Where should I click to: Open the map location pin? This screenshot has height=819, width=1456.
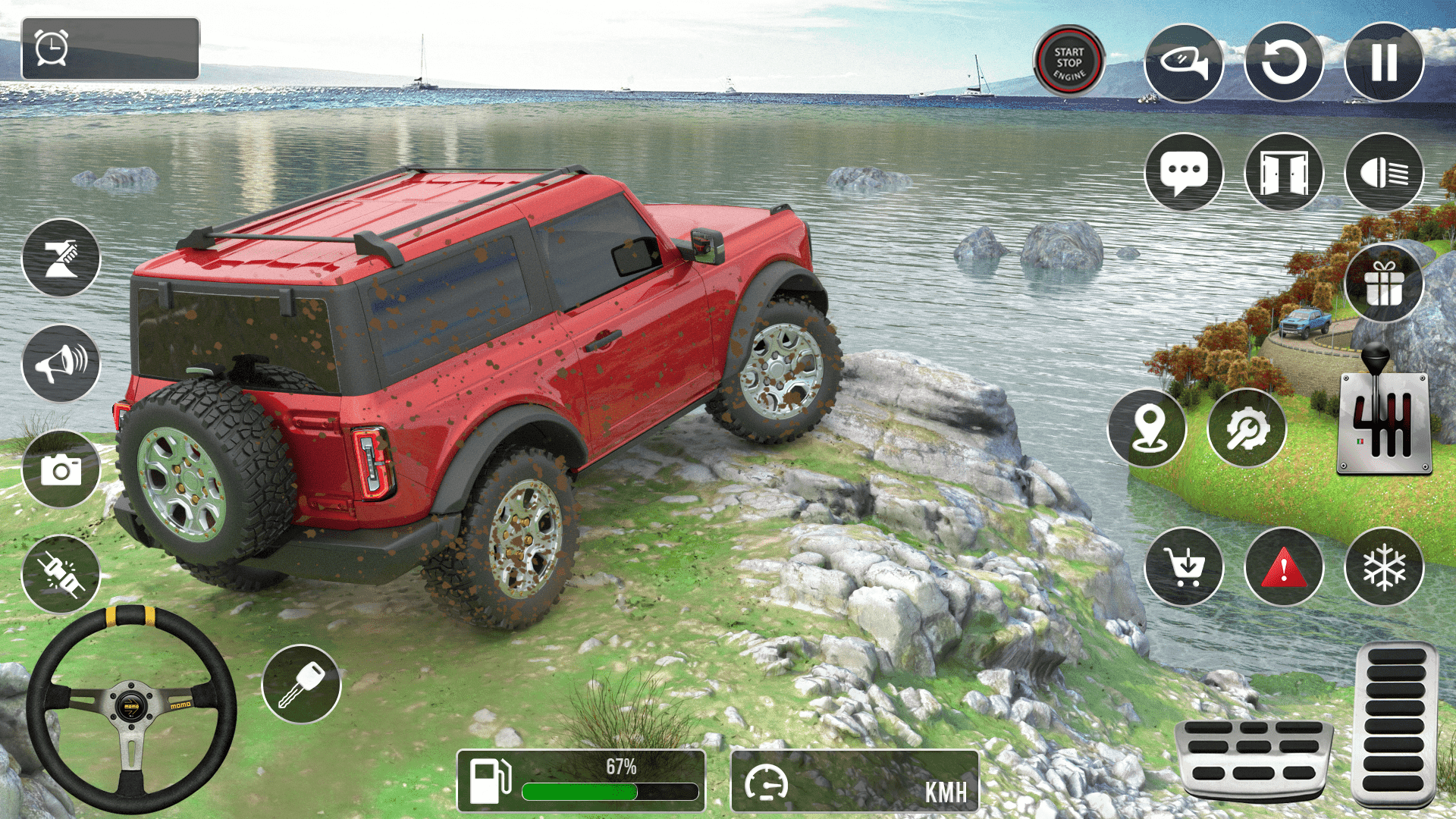[x=1147, y=428]
